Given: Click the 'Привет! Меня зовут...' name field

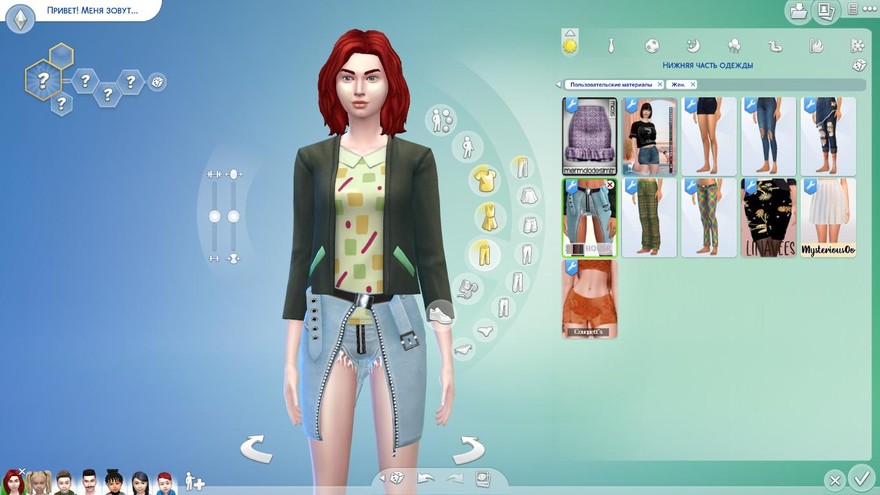Looking at the screenshot, I should pyautogui.click(x=92, y=11).
